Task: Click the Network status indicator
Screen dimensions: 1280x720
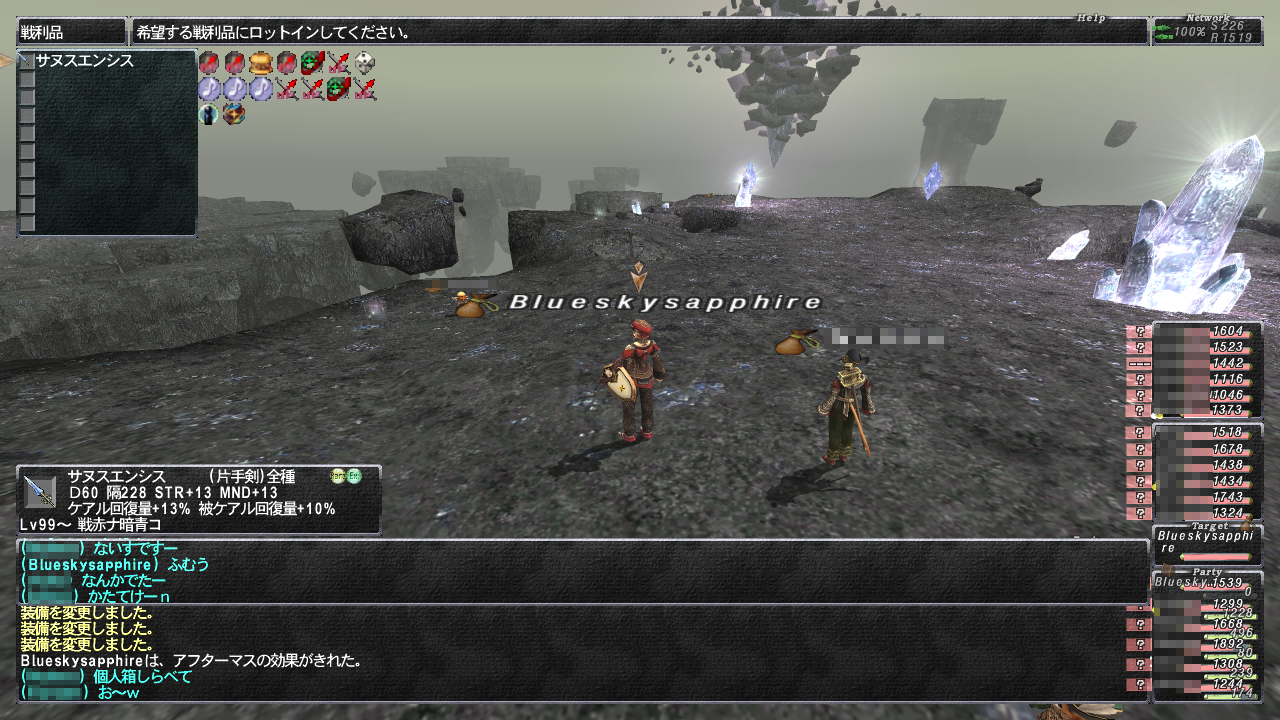Action: click(1206, 31)
